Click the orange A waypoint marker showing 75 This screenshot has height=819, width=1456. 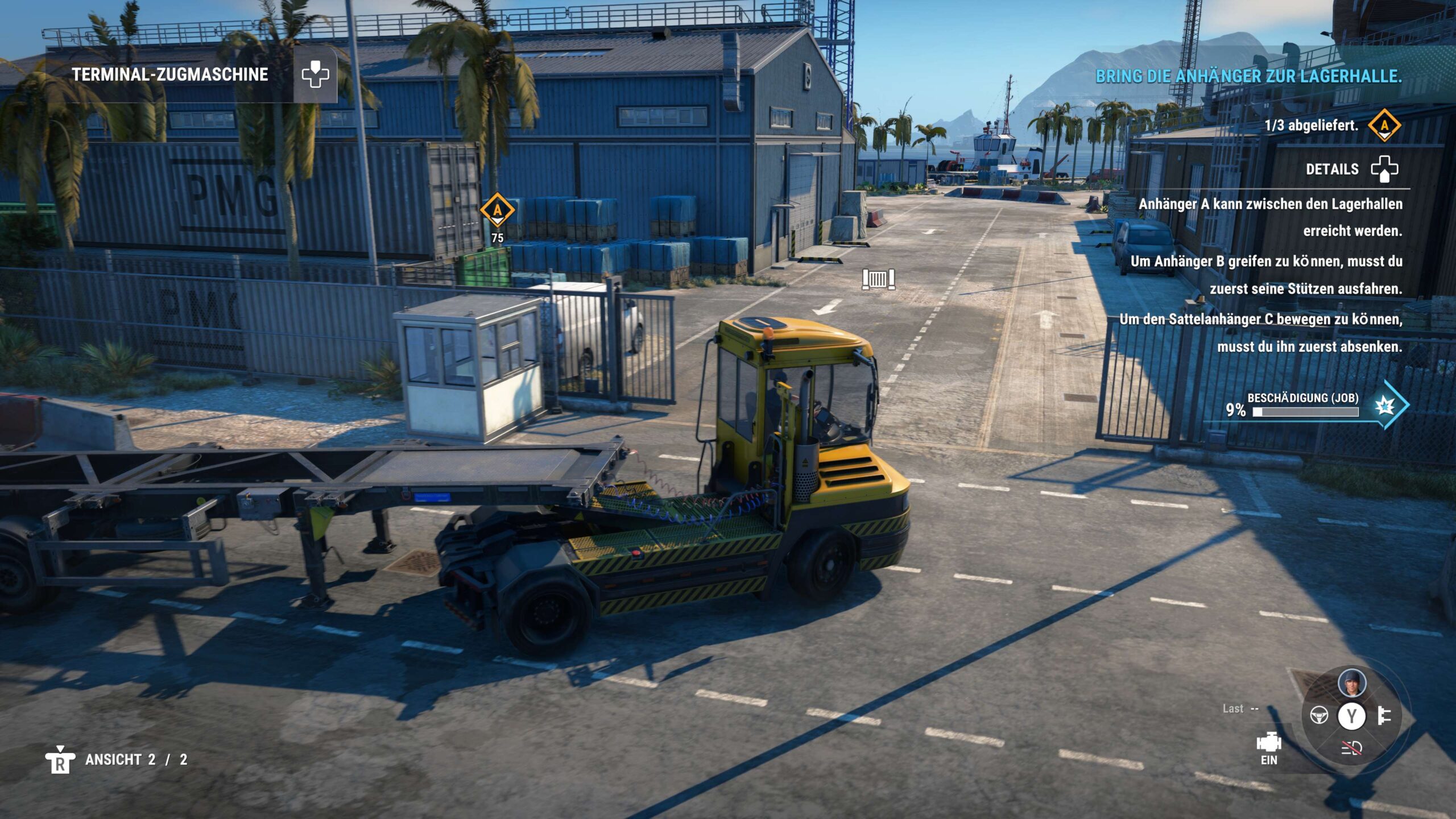497,210
